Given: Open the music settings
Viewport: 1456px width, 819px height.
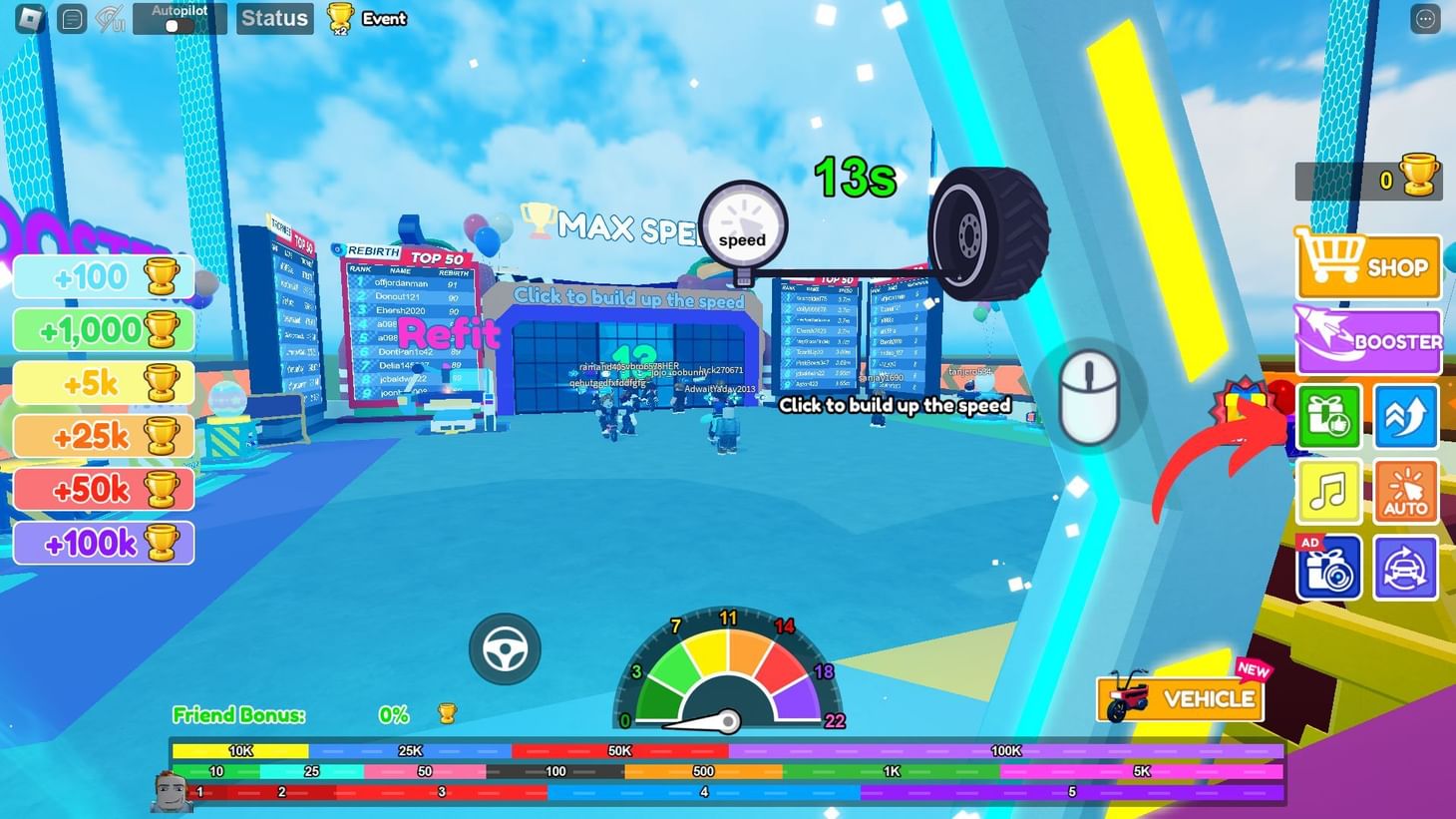Looking at the screenshot, I should 1329,491.
